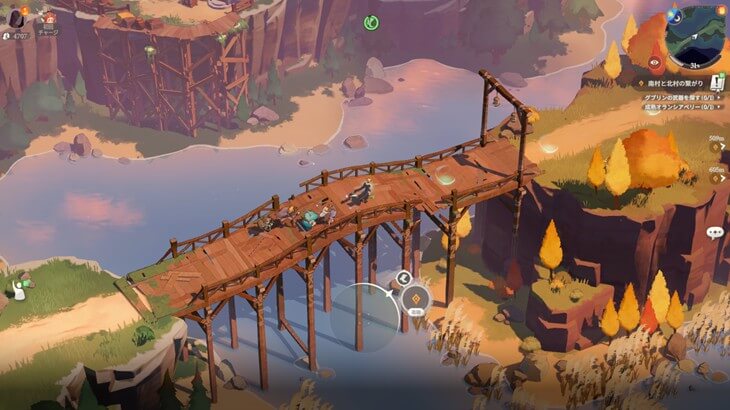730x410 pixels.
Task: Toggle the red eye visibility icon
Action: coord(654,62)
